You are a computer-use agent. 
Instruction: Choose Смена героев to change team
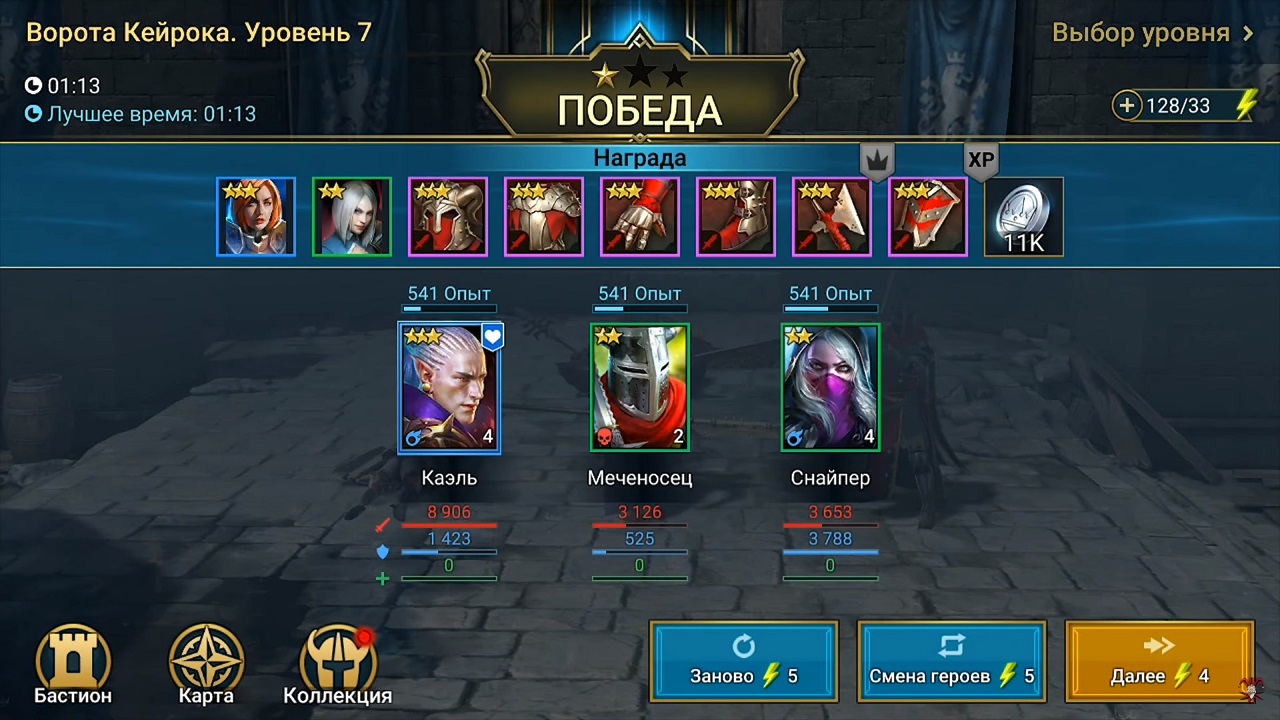pyautogui.click(x=951, y=661)
